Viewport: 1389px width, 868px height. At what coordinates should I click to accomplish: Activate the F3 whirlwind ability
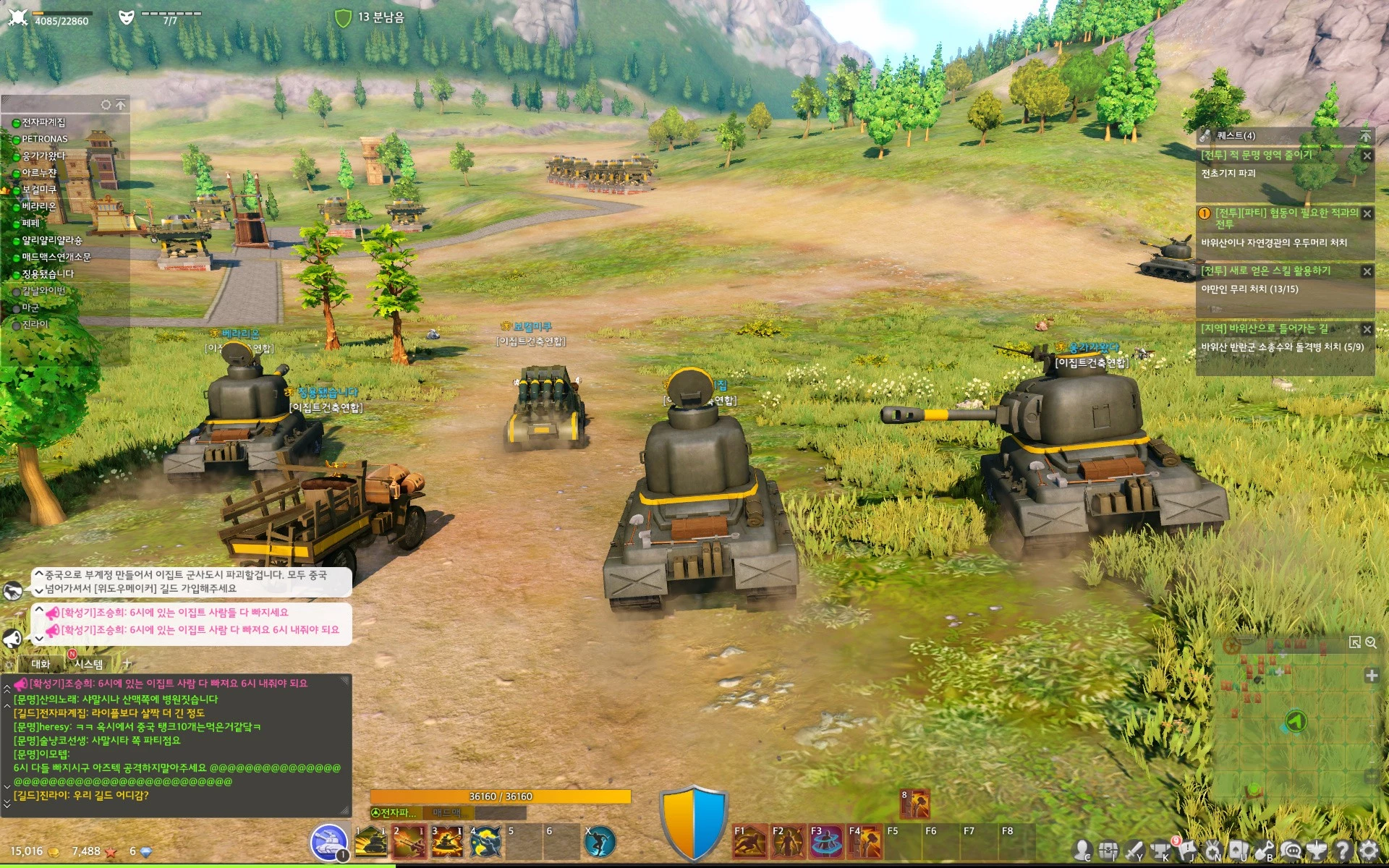[x=826, y=842]
